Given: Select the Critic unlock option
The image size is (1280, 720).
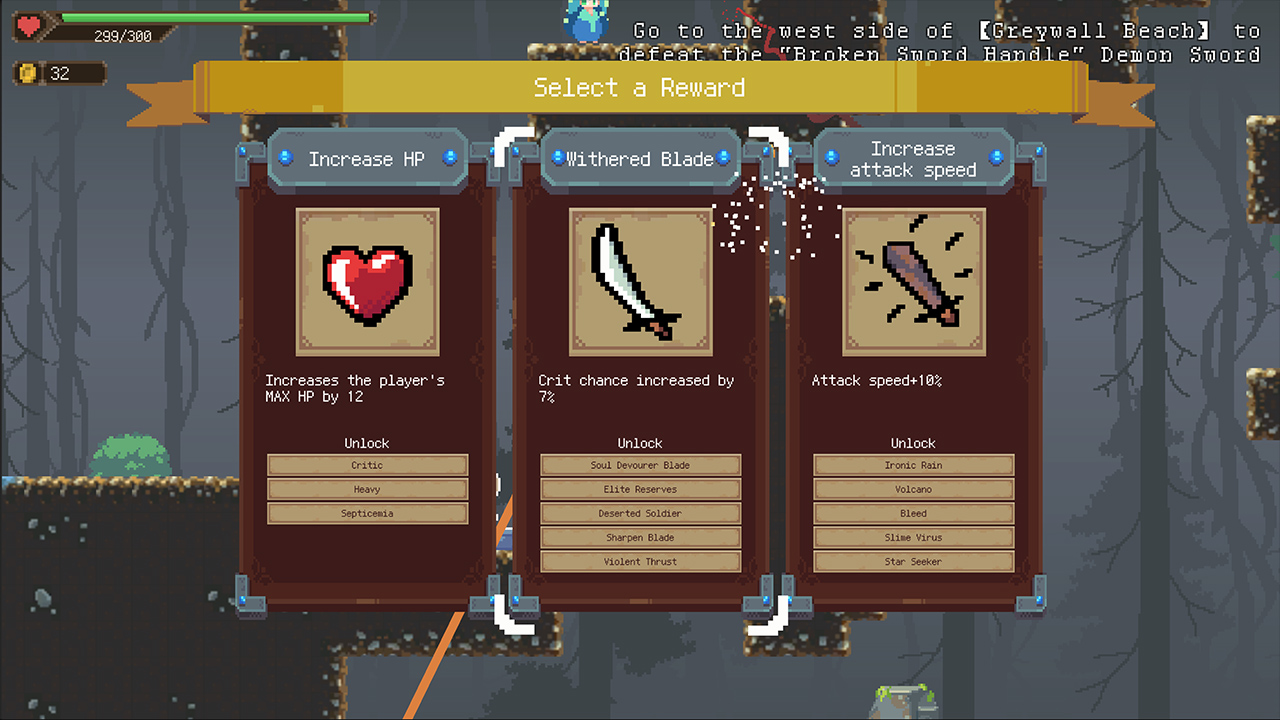Looking at the screenshot, I should 367,465.
